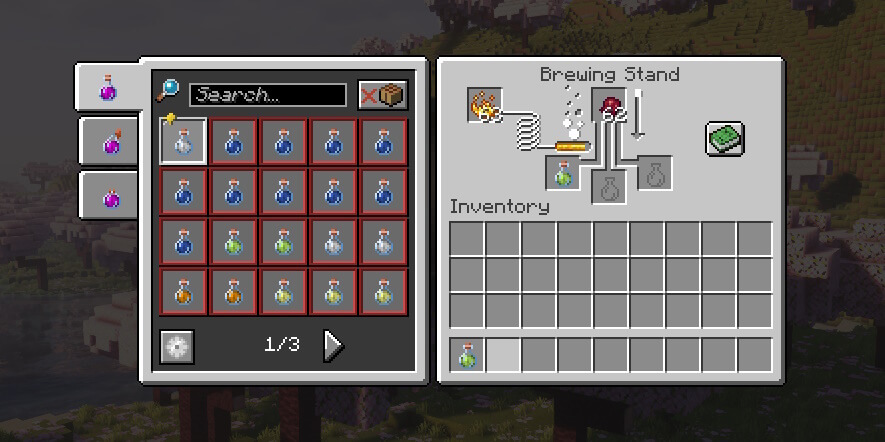Open the splash potions tab

pyautogui.click(x=112, y=143)
